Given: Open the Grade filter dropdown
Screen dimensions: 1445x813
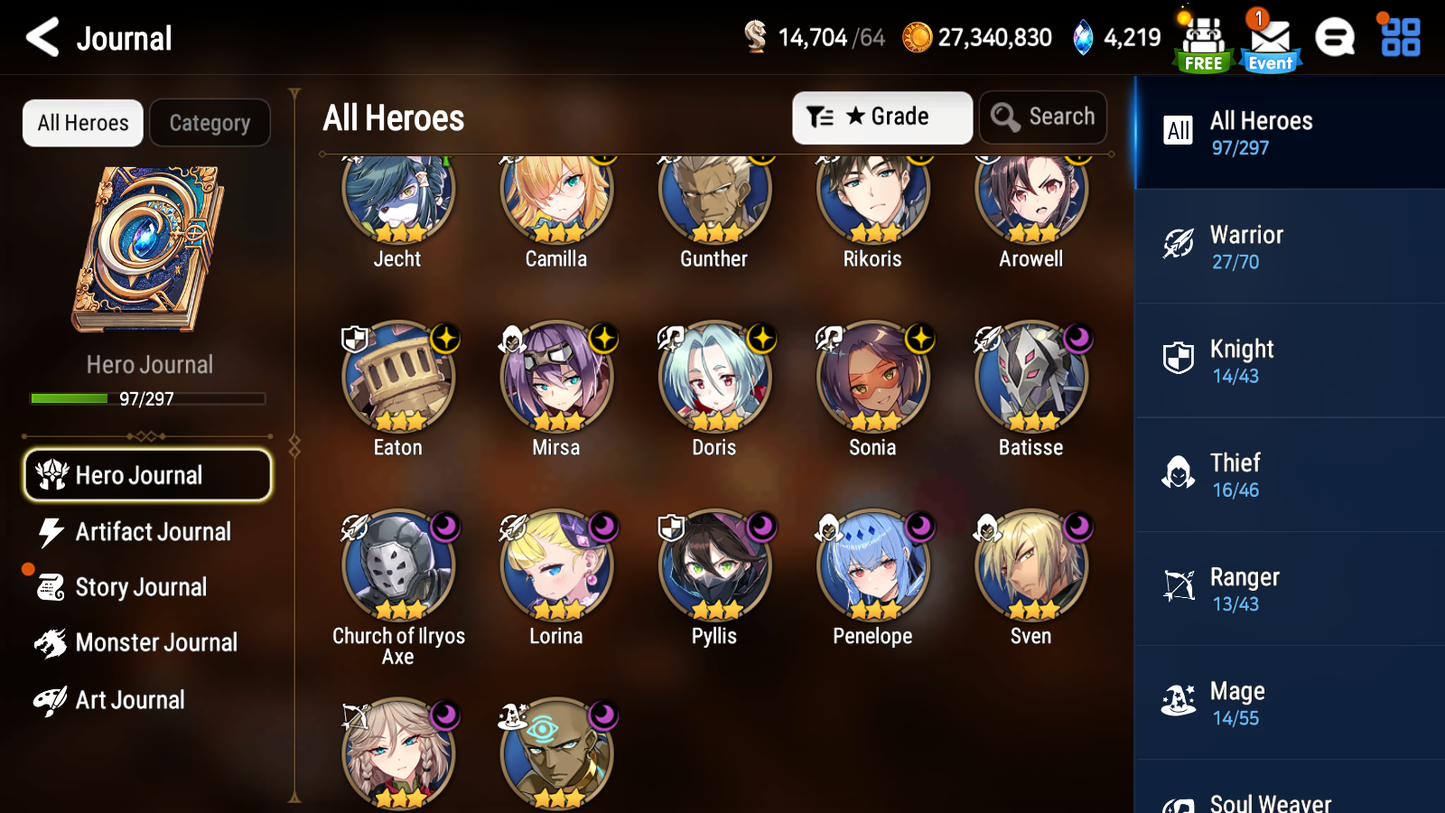Looking at the screenshot, I should [x=882, y=117].
